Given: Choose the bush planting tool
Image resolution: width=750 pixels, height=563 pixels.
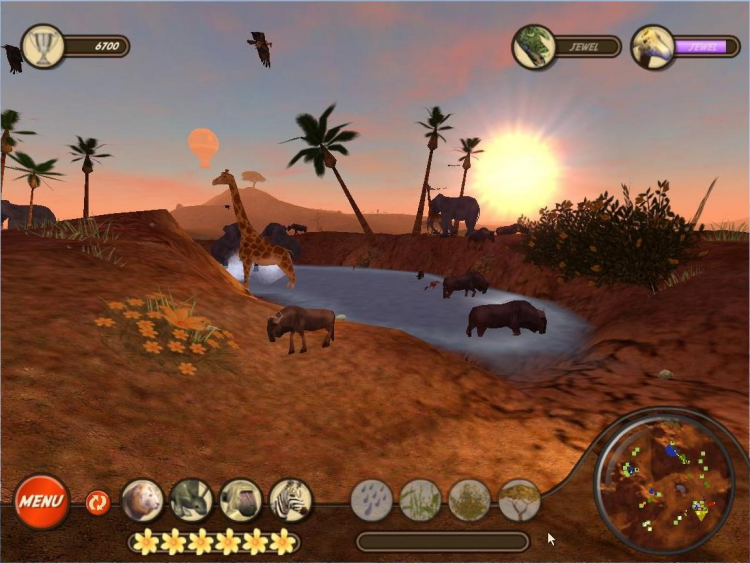Looking at the screenshot, I should [470, 500].
